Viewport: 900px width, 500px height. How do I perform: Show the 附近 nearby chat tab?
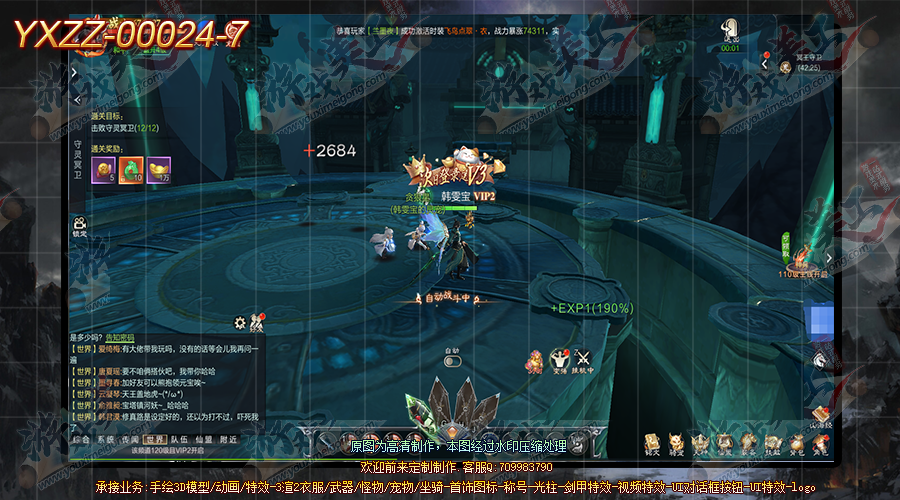point(228,439)
